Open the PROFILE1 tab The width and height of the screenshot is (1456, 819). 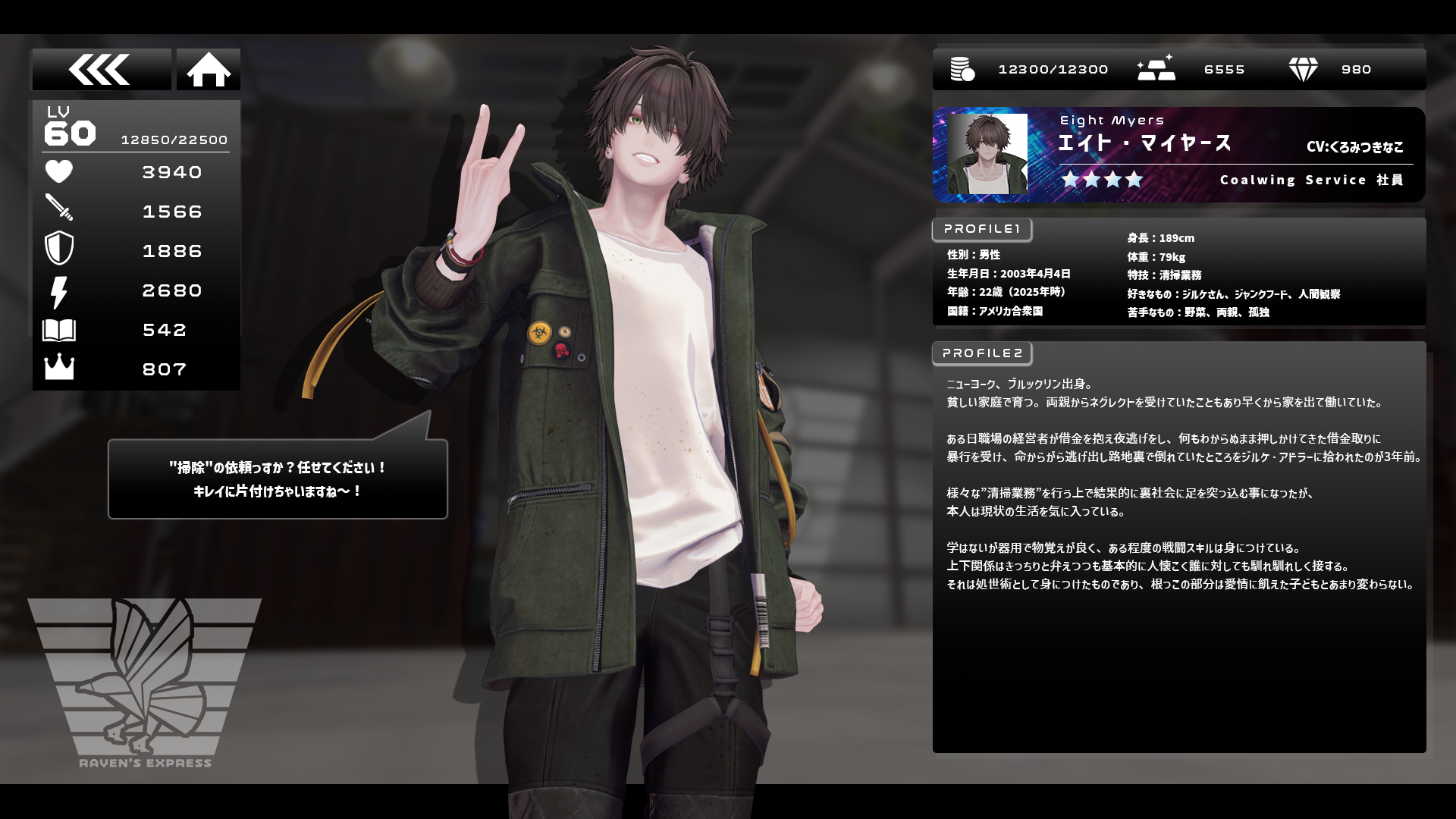click(x=981, y=229)
